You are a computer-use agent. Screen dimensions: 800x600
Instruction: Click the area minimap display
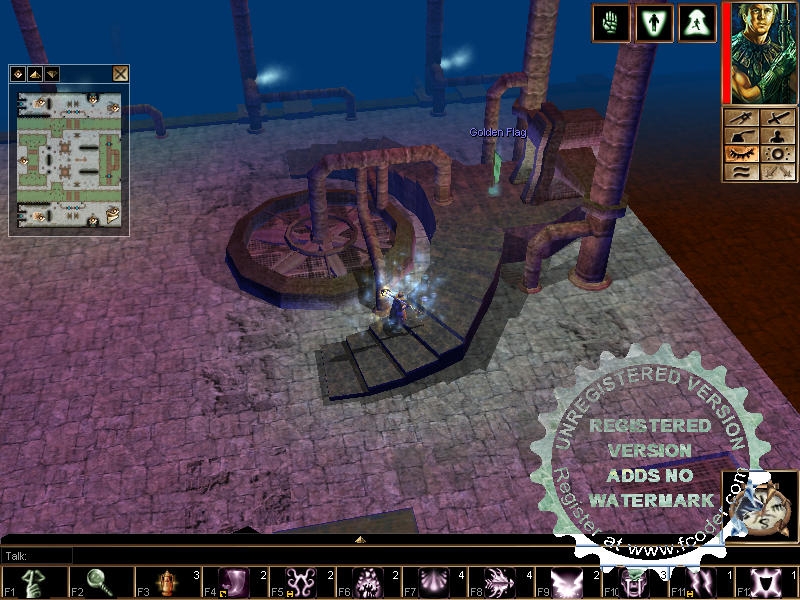click(x=69, y=158)
